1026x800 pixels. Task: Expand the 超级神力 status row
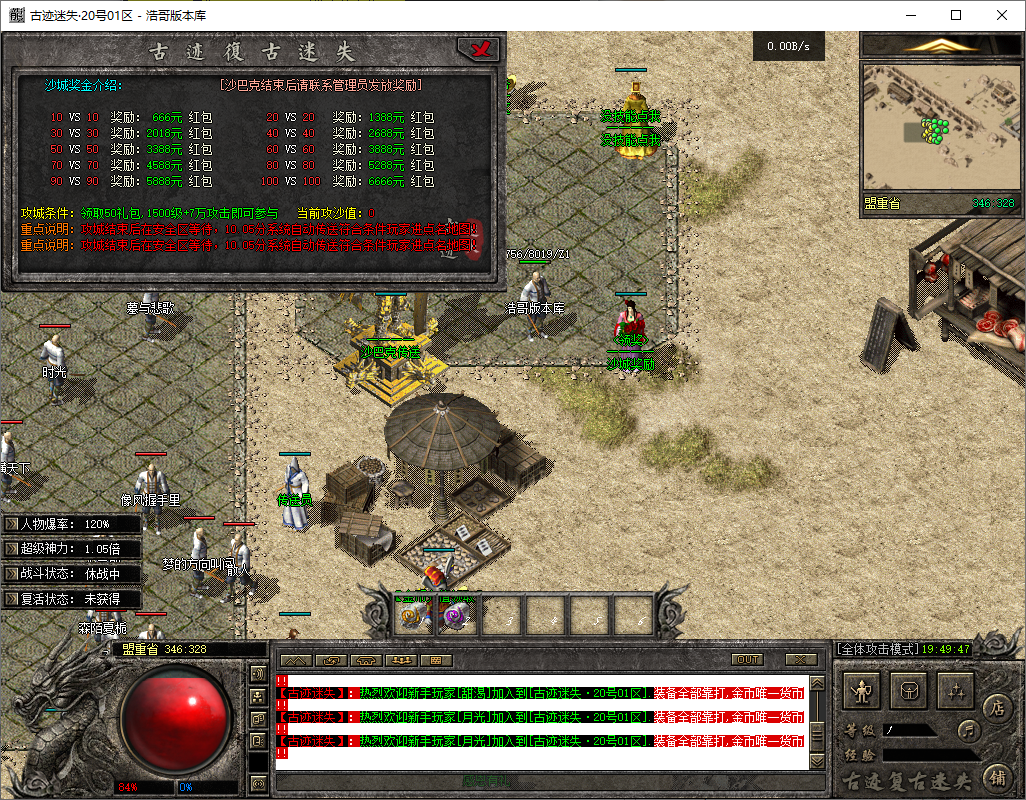click(12, 549)
